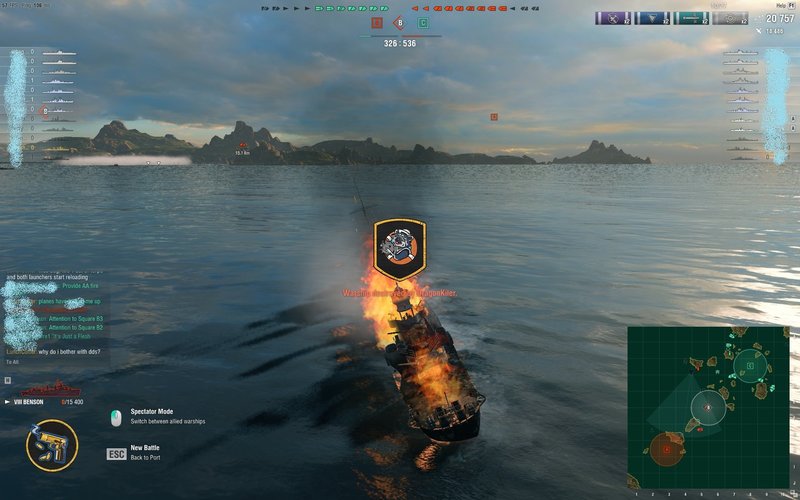Viewport: 800px width, 500px height.
Task: Click the purple ribbon award icon
Action: coord(612,18)
